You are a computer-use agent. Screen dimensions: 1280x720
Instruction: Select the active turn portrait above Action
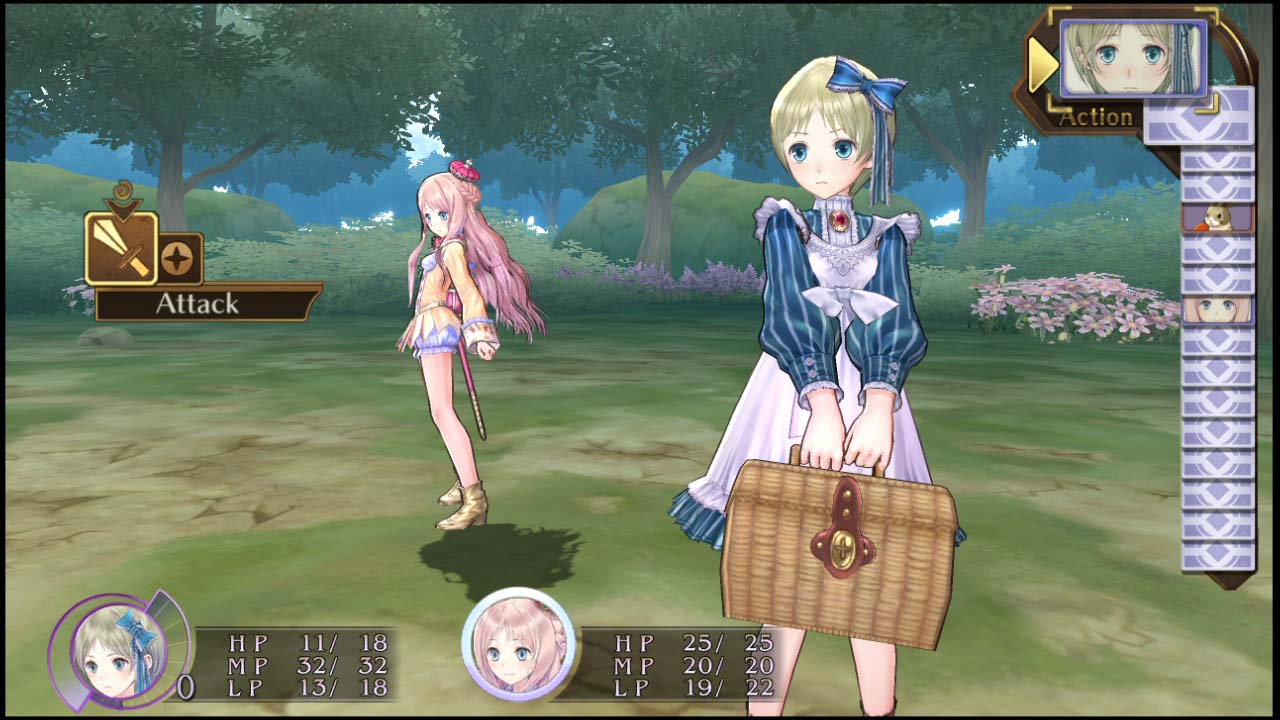tap(1132, 58)
